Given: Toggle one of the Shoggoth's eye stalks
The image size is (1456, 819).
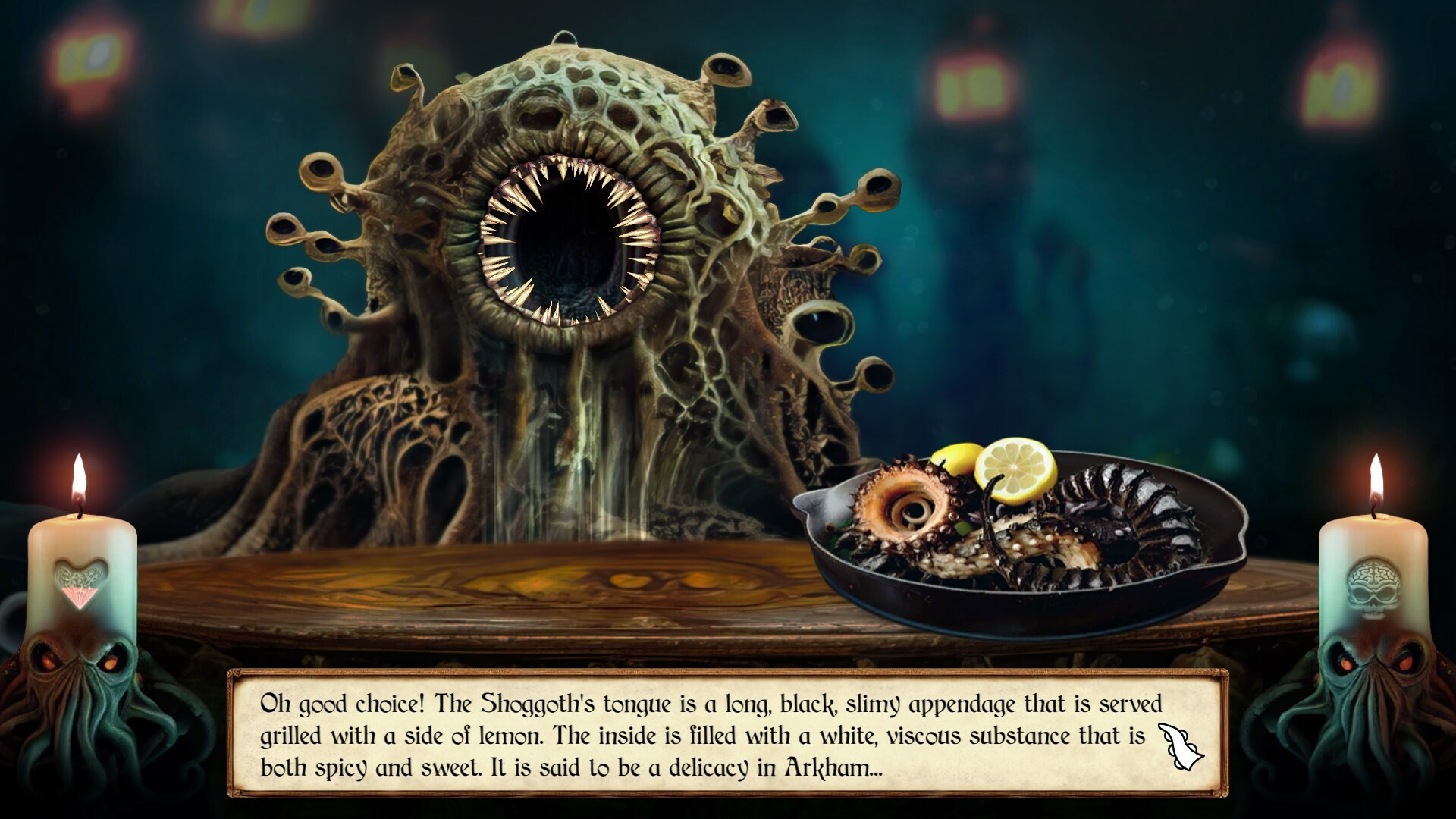Looking at the screenshot, I should [322, 171].
